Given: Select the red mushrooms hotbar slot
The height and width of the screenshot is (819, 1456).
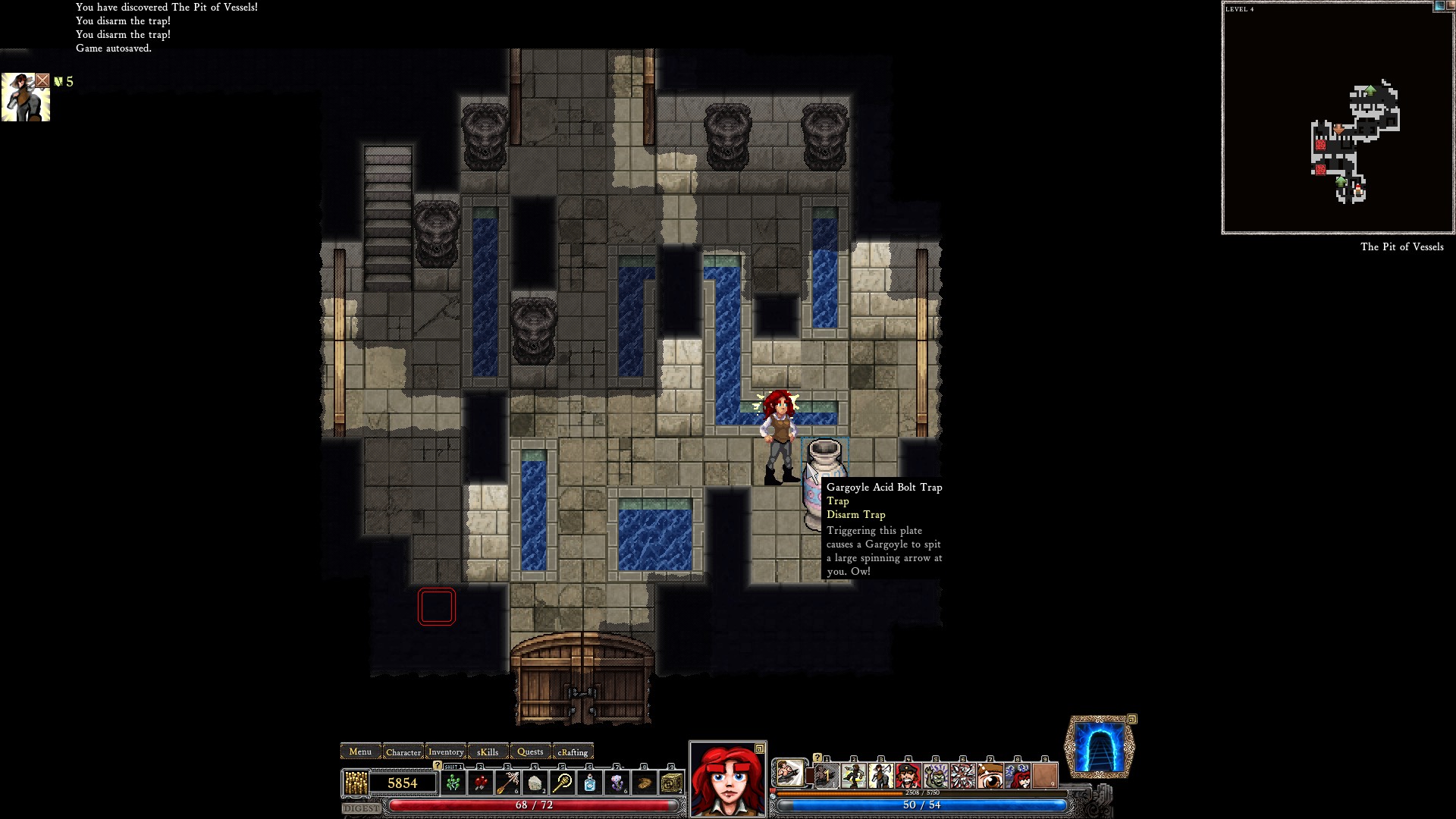Looking at the screenshot, I should (481, 783).
